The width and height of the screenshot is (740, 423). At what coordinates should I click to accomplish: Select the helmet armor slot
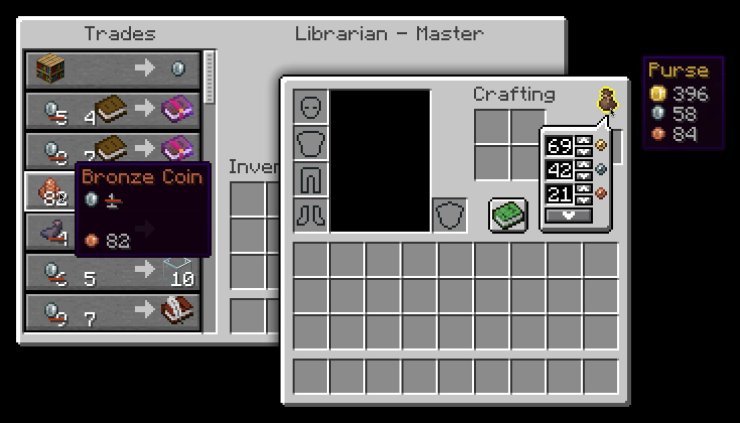point(310,107)
